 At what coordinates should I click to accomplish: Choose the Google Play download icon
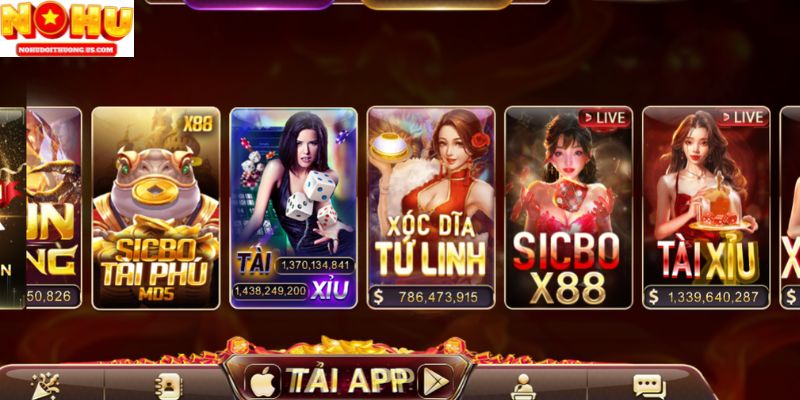coord(434,381)
